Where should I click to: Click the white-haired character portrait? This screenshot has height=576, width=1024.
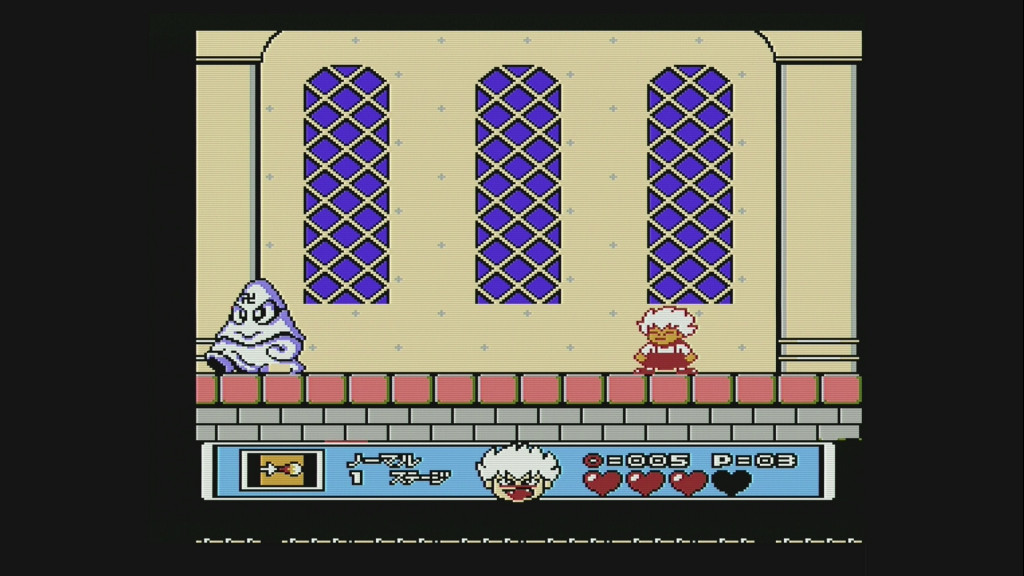(518, 471)
